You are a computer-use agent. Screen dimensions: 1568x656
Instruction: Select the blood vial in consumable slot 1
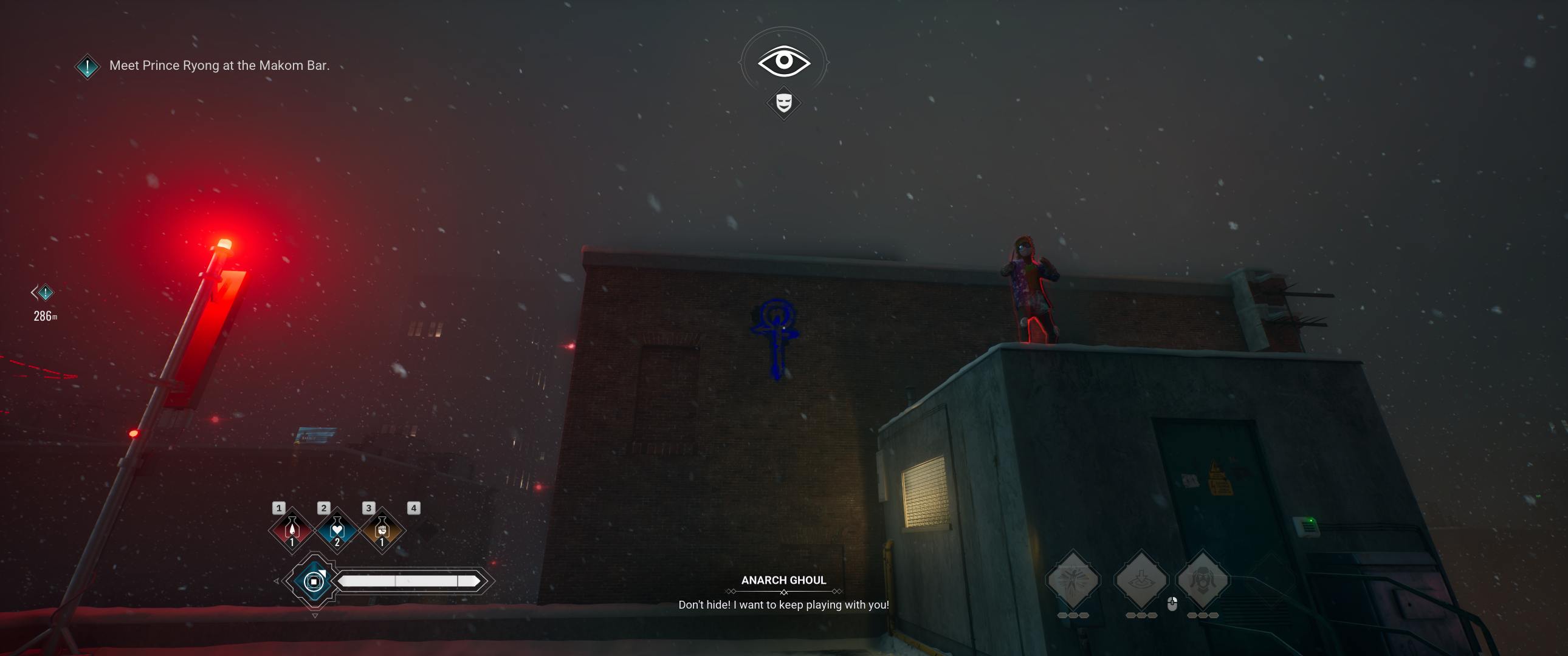292,530
